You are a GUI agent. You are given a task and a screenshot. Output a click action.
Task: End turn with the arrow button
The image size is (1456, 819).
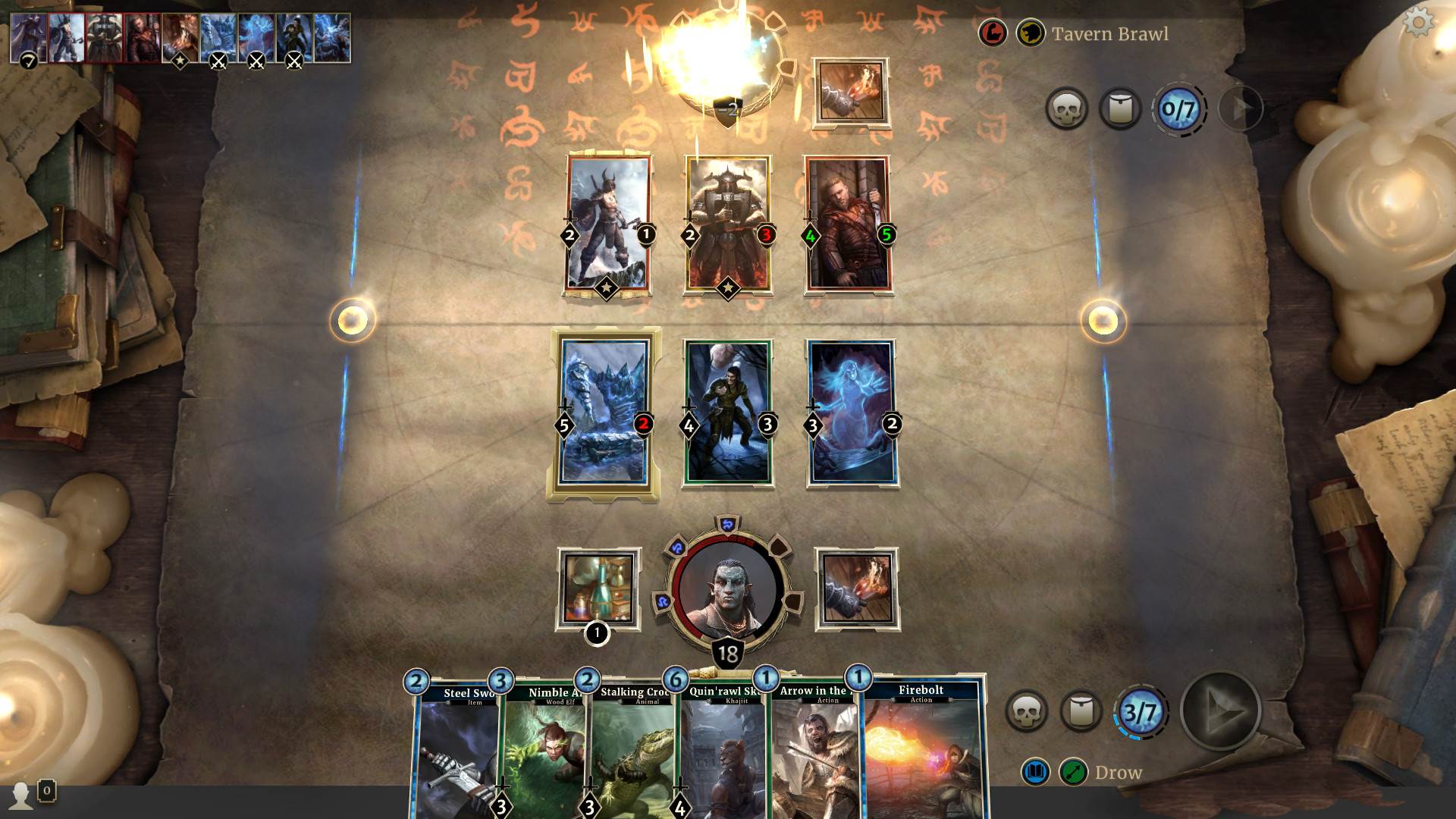coord(1220,711)
